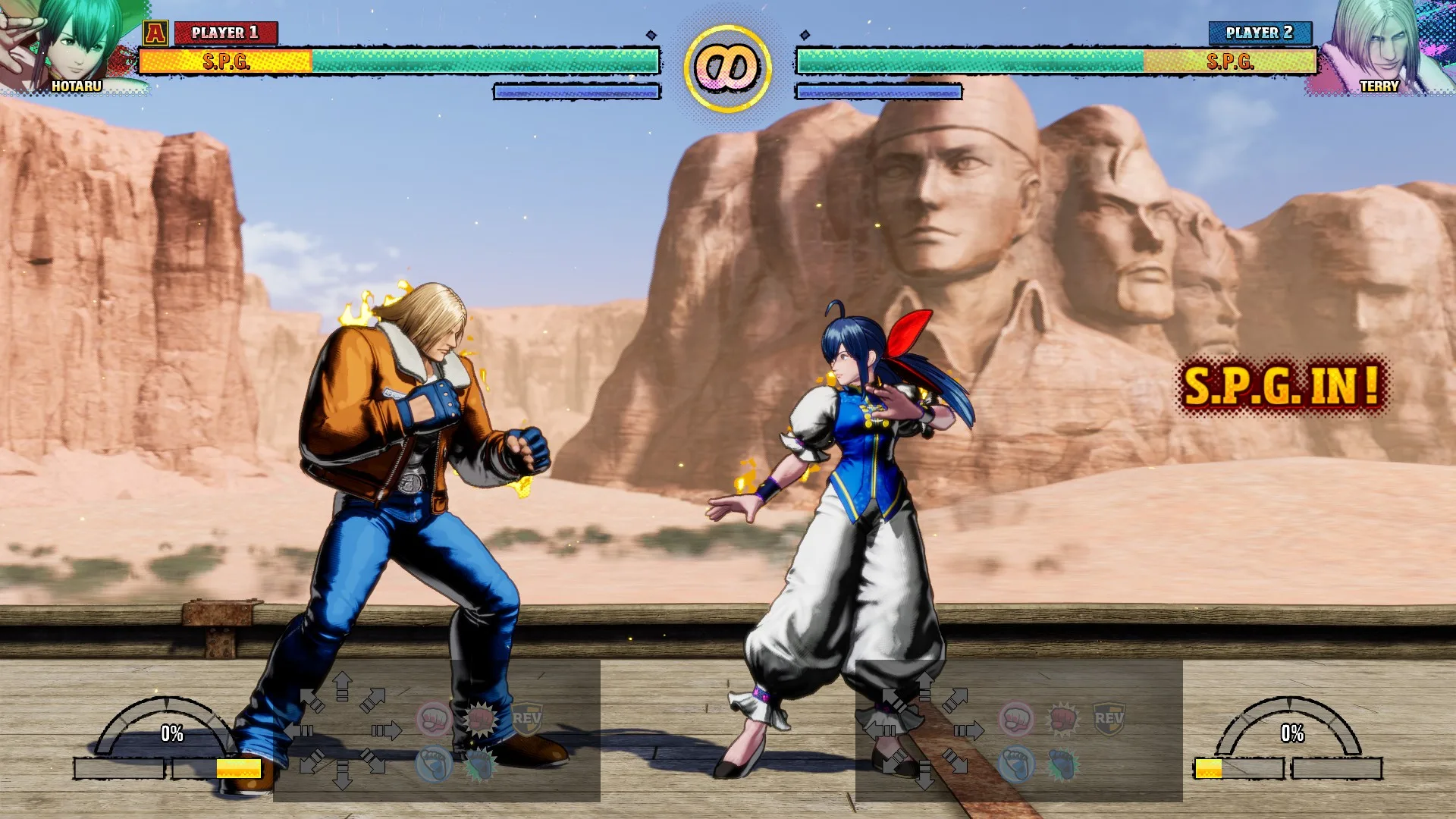Viewport: 1456px width, 819px height.
Task: Click the round light punch icon in Player 2's input display
Action: (1016, 719)
